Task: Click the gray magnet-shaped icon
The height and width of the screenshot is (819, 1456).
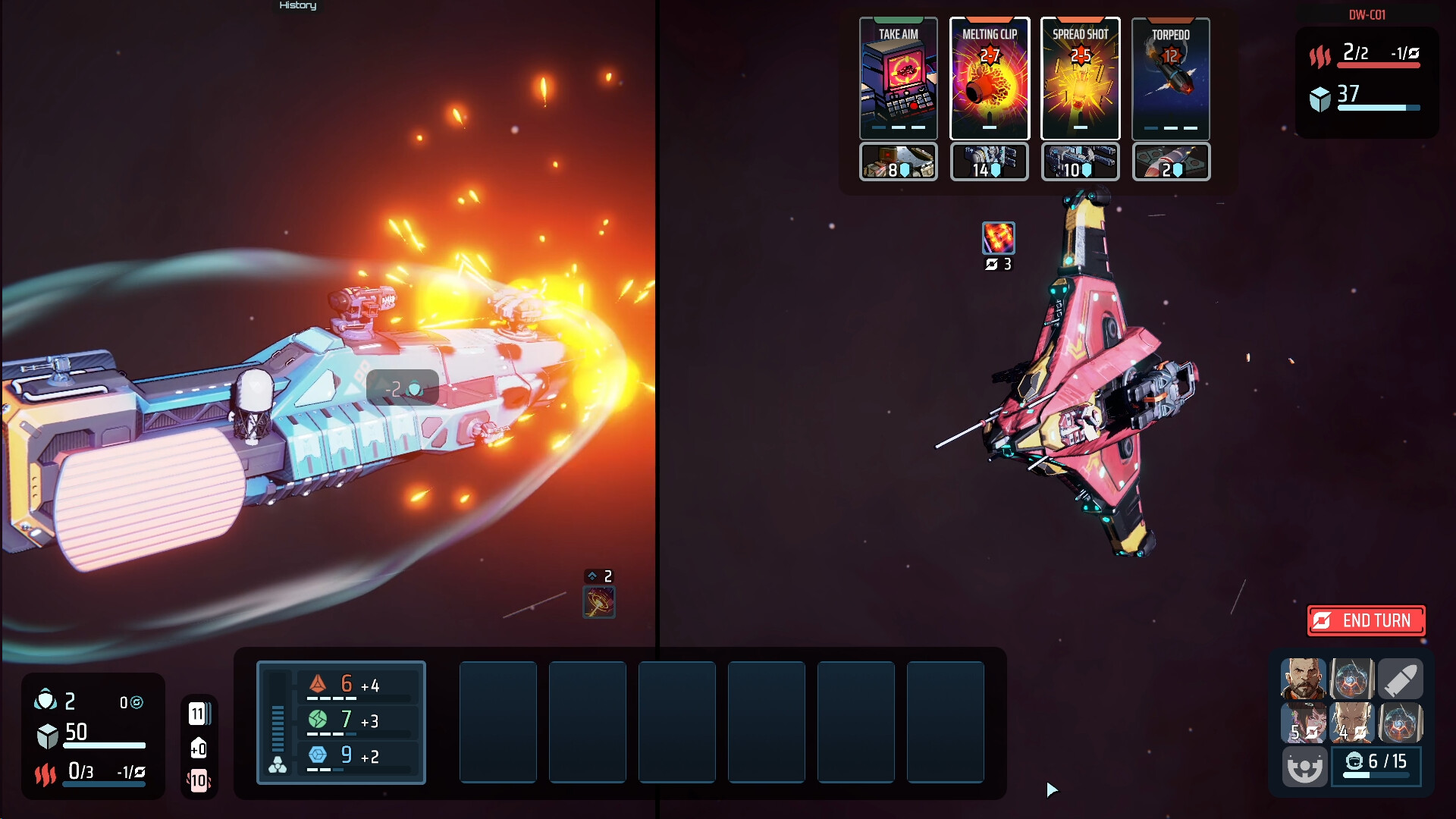Action: pos(1304,767)
